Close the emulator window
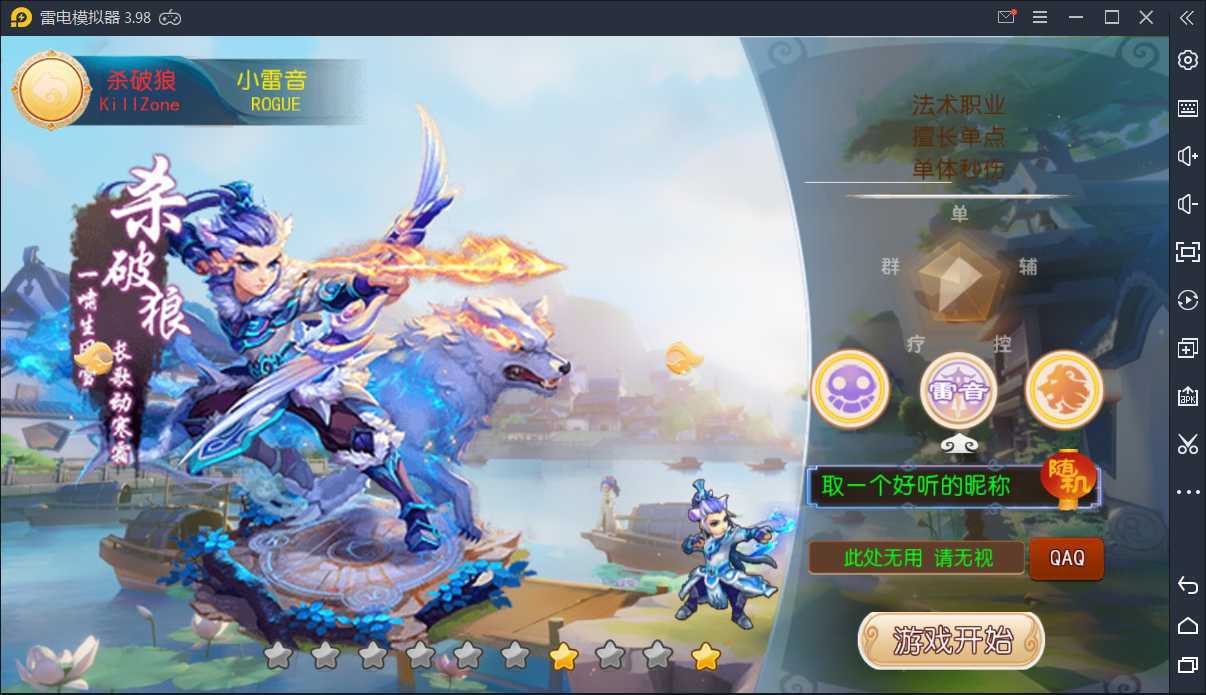This screenshot has width=1206, height=695. pyautogui.click(x=1147, y=17)
